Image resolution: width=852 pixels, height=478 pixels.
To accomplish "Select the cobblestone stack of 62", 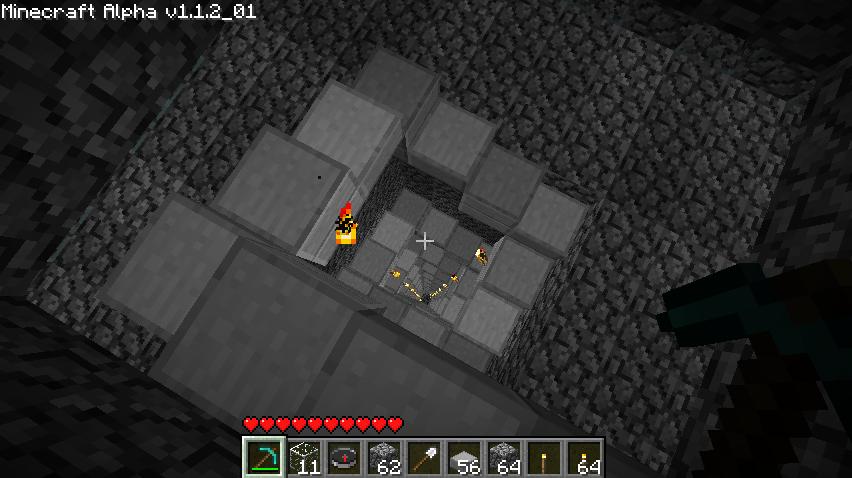I will (x=383, y=458).
